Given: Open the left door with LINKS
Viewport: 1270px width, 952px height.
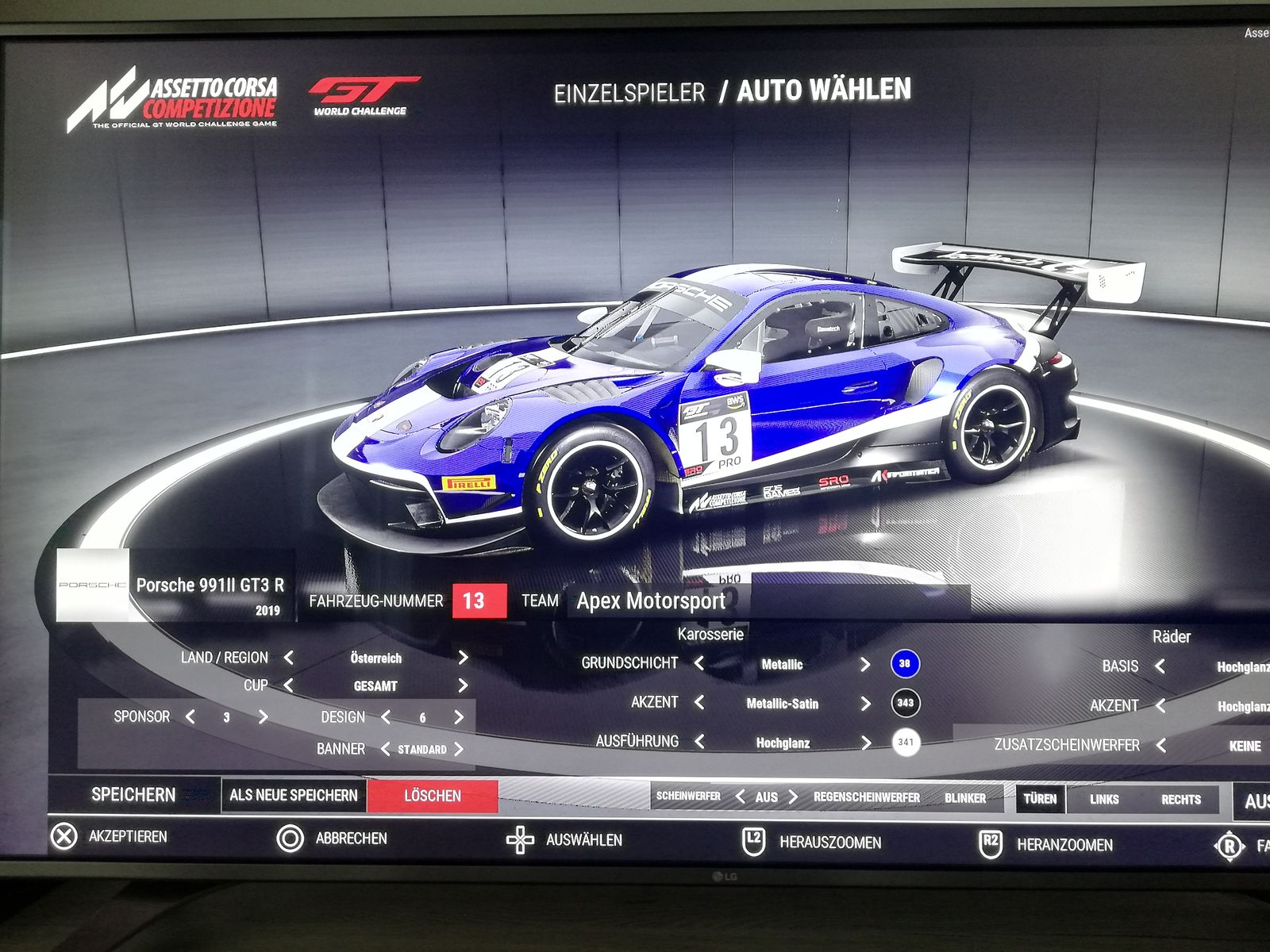Looking at the screenshot, I should pos(1104,799).
